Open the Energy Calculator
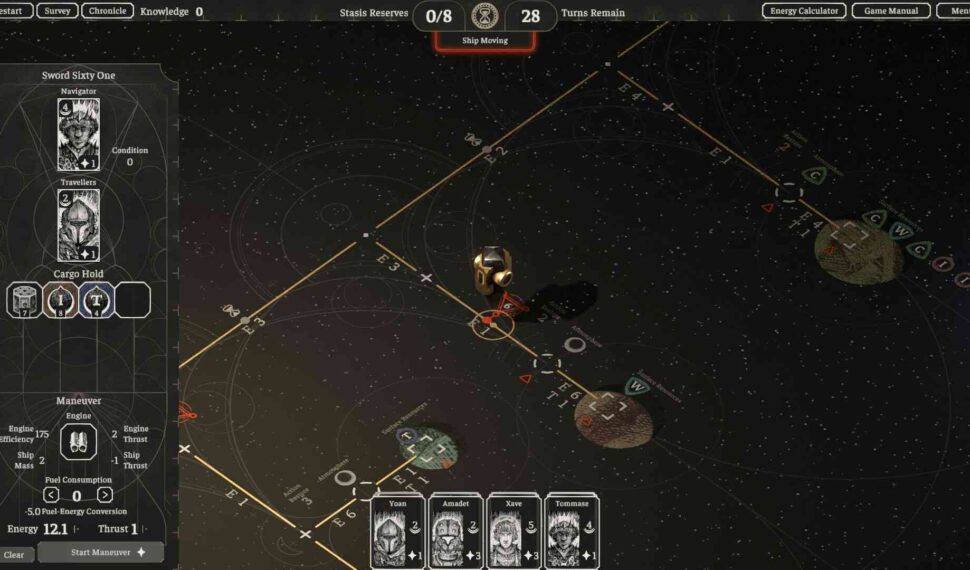This screenshot has height=570, width=970. point(803,11)
